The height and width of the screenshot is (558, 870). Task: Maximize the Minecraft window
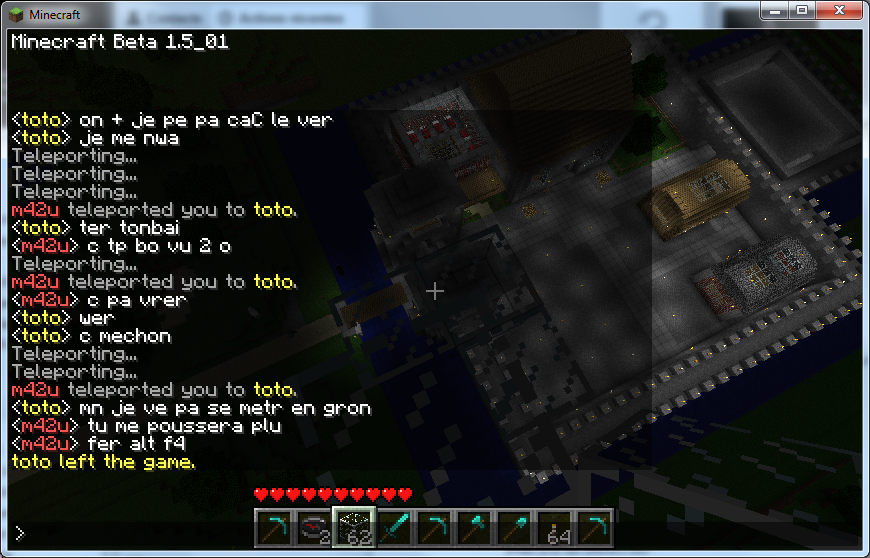(x=802, y=10)
